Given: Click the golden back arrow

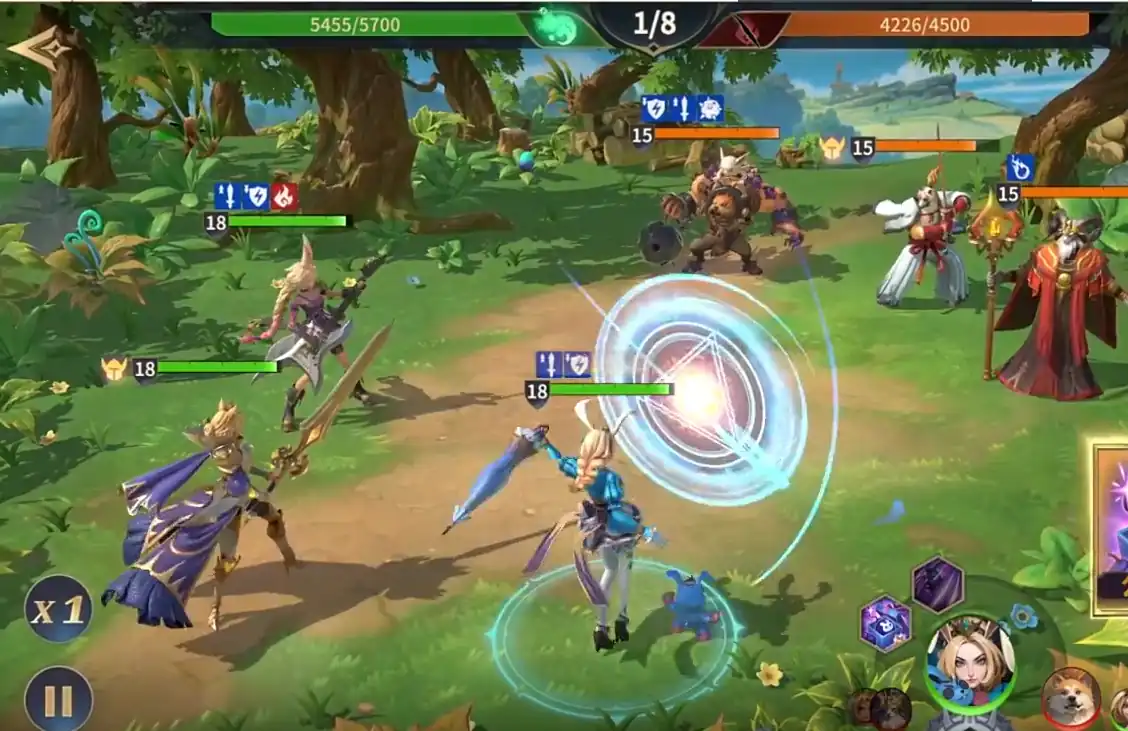Looking at the screenshot, I should point(37,47).
